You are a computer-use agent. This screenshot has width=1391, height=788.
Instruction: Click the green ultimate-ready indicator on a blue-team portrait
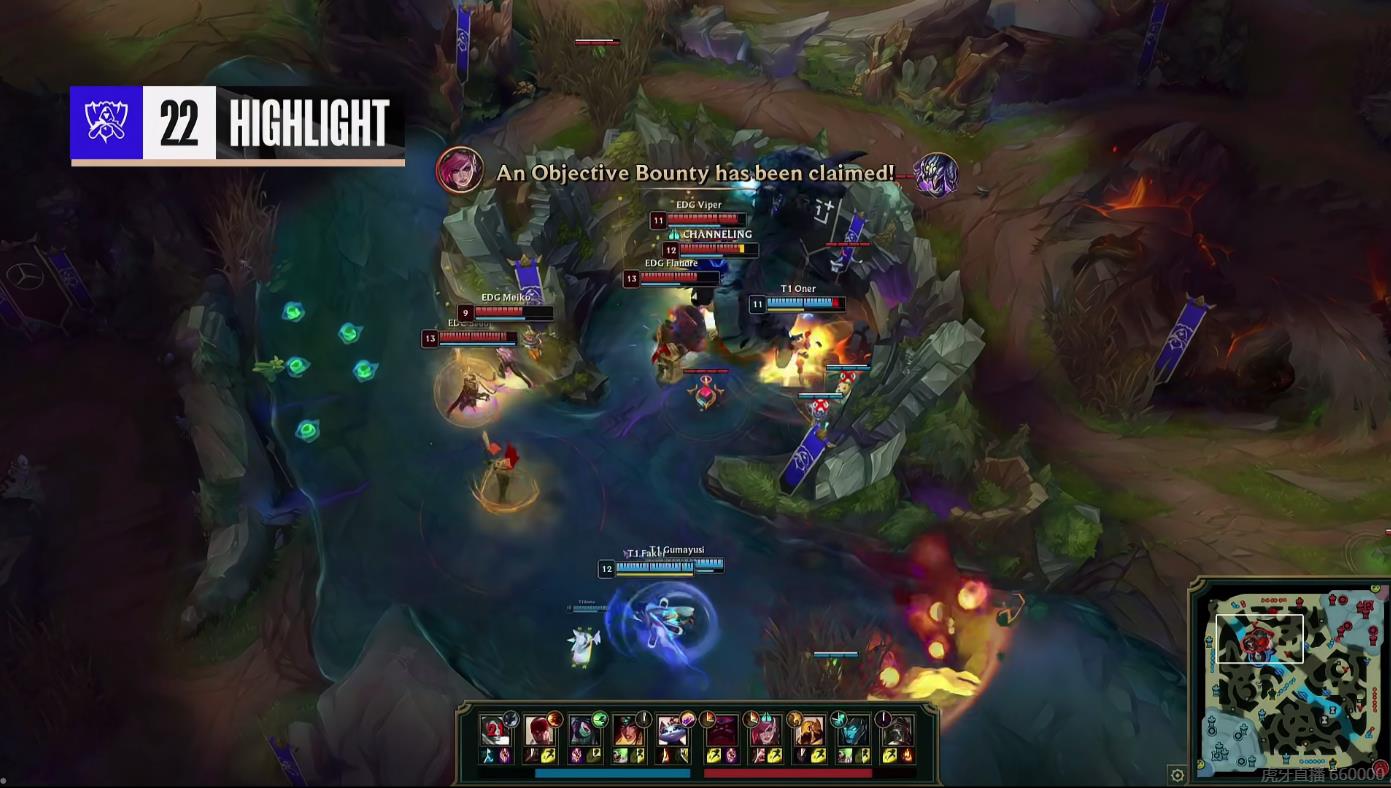pos(600,718)
